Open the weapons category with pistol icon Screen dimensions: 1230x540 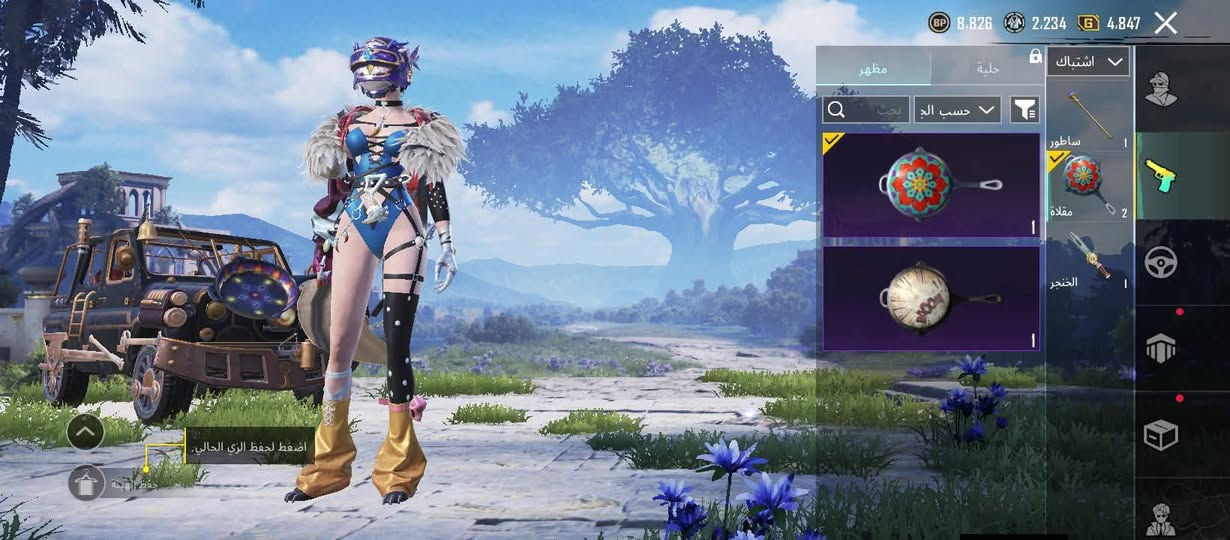[1161, 175]
